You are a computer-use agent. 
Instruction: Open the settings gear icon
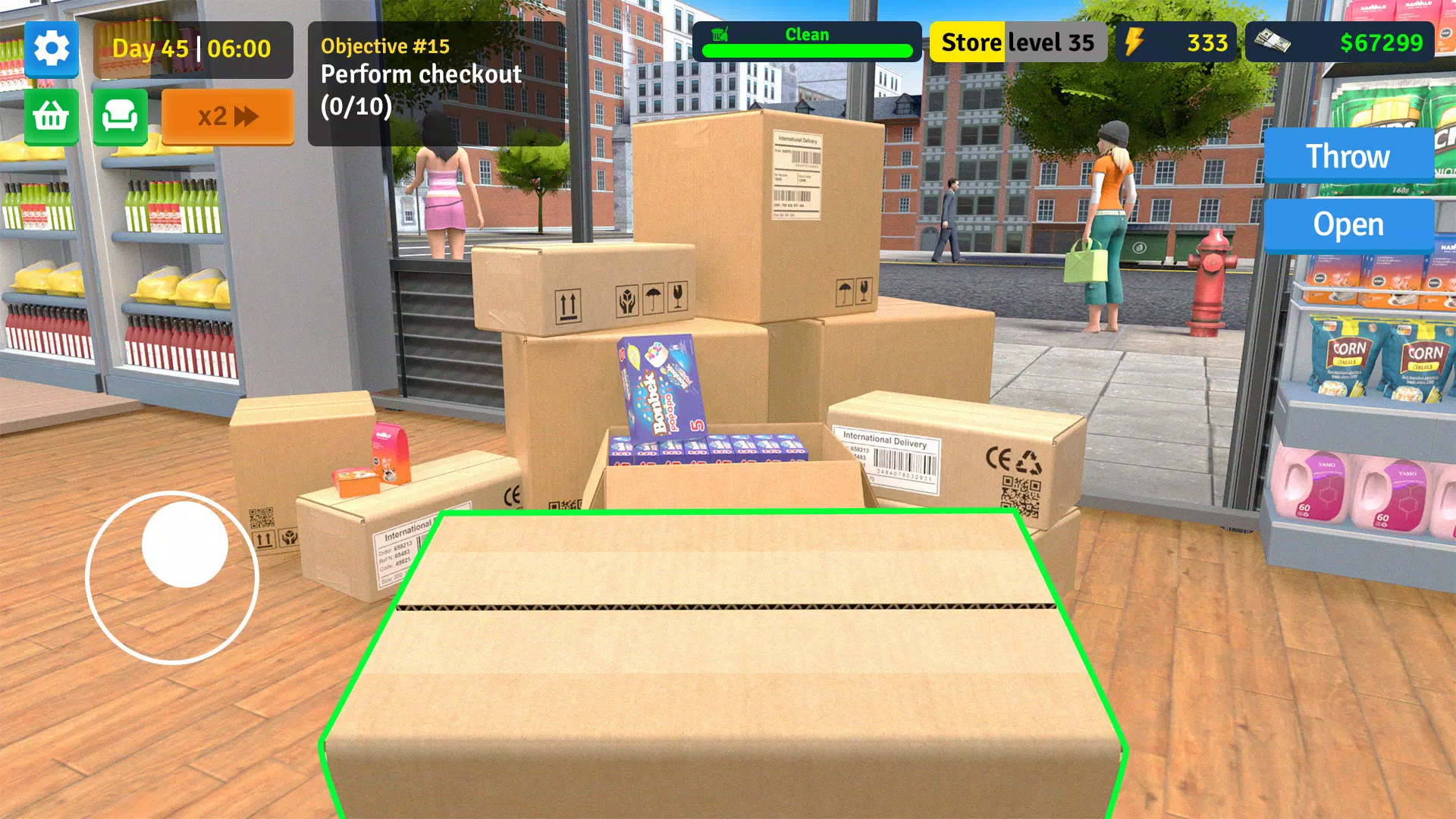(x=50, y=49)
